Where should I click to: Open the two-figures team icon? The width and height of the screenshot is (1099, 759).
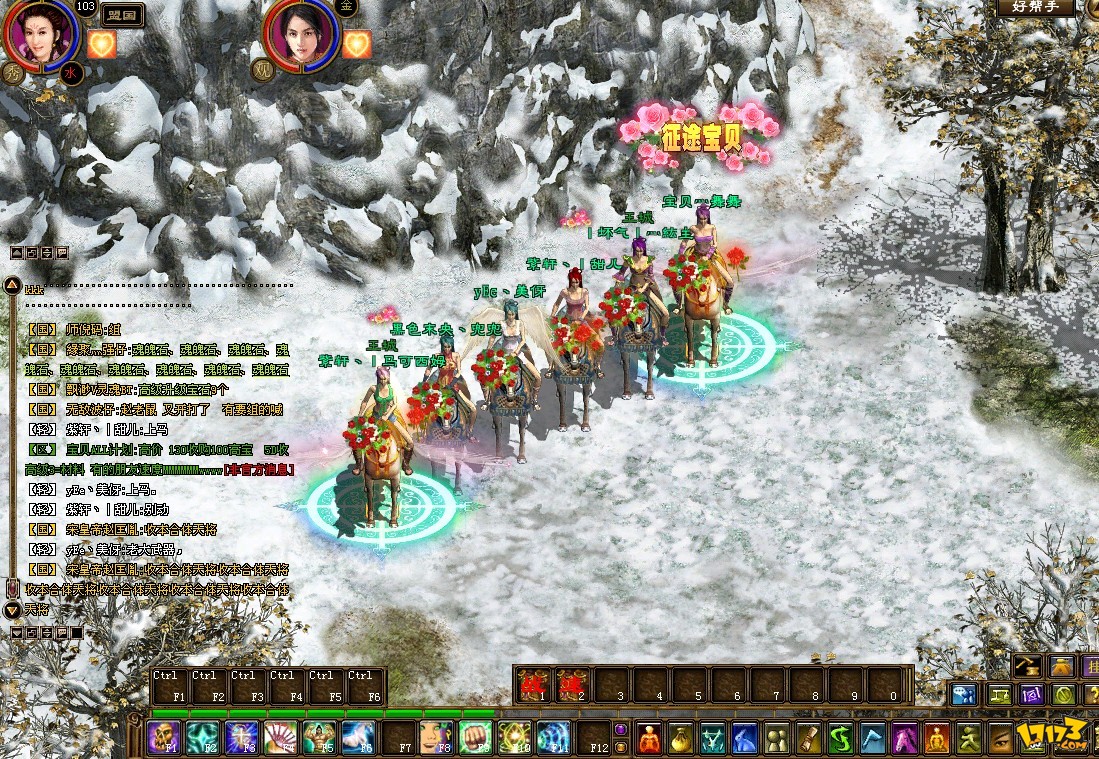coord(778,738)
